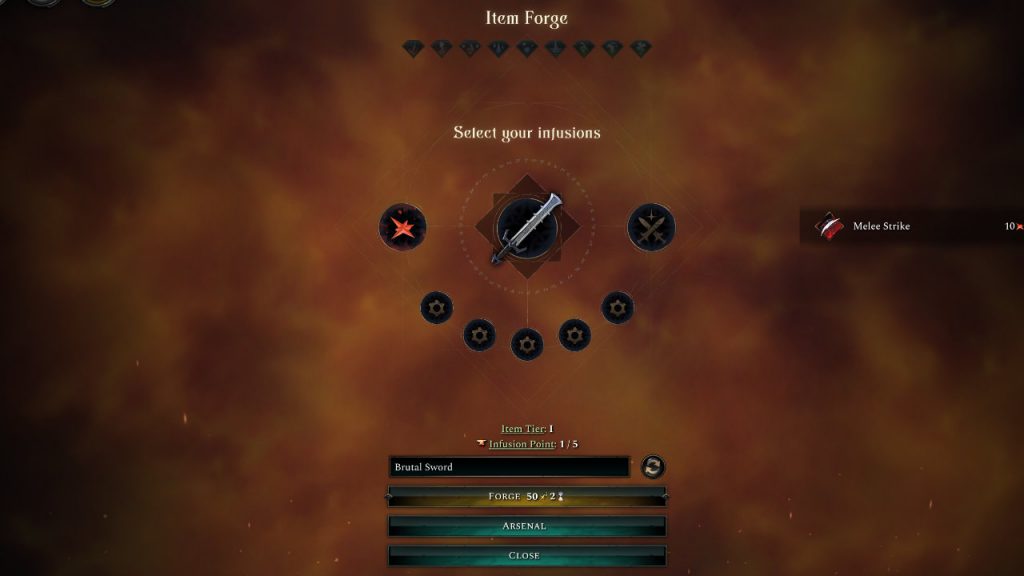Edit the Brutal Sword name field

[x=509, y=467]
